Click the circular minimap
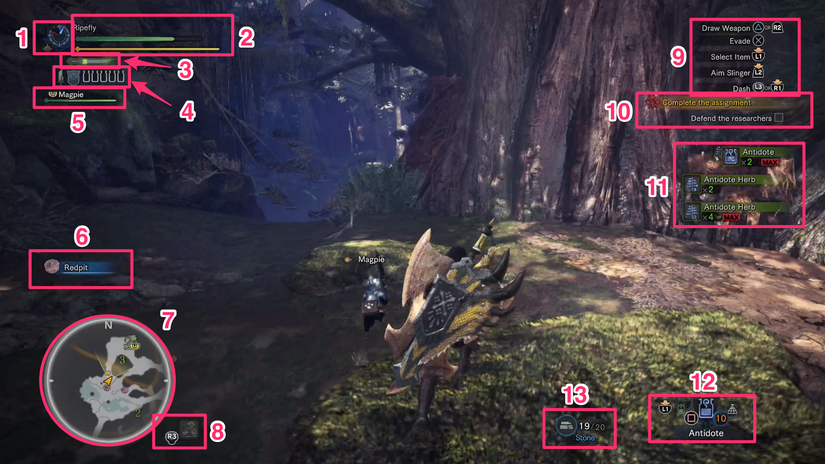 106,380
